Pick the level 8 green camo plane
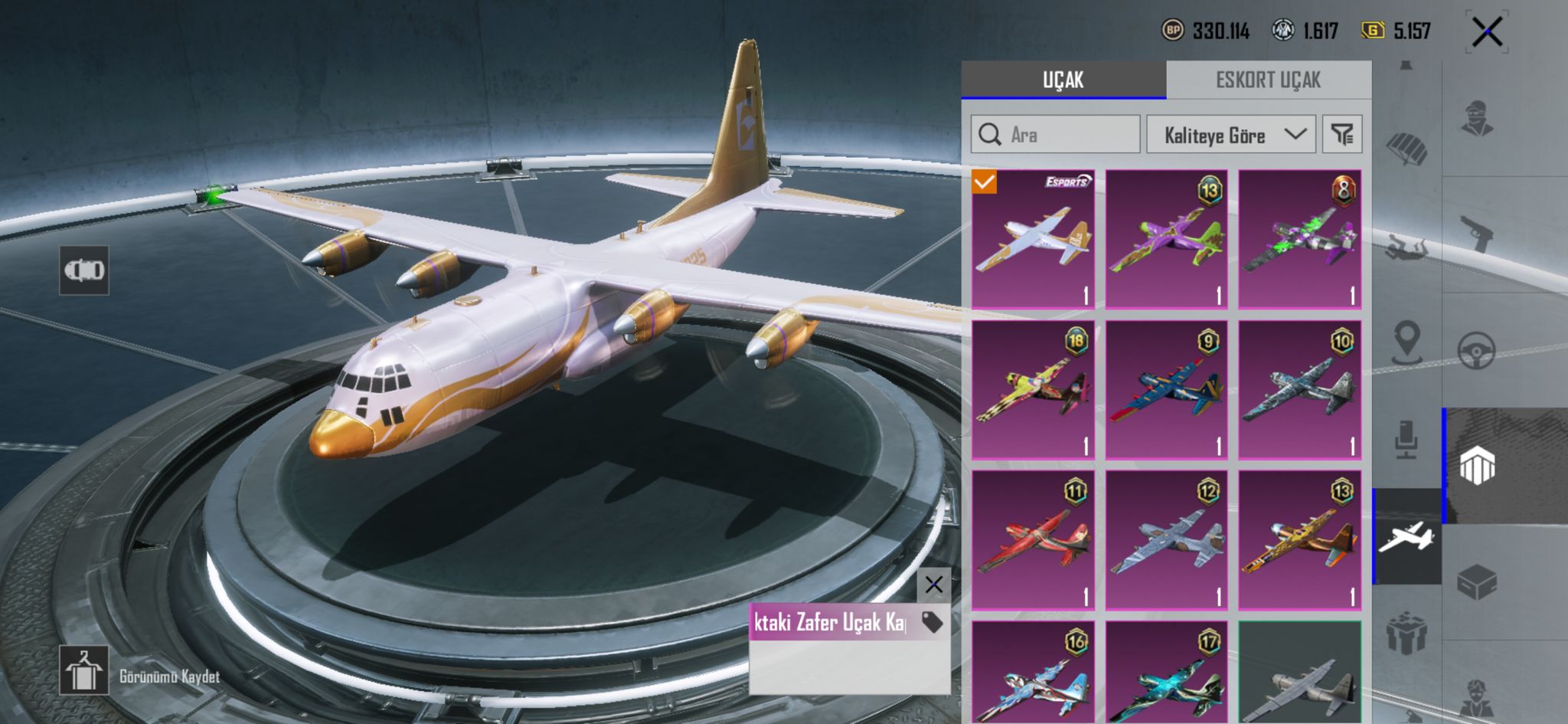Viewport: 1568px width, 724px height. coord(1299,239)
